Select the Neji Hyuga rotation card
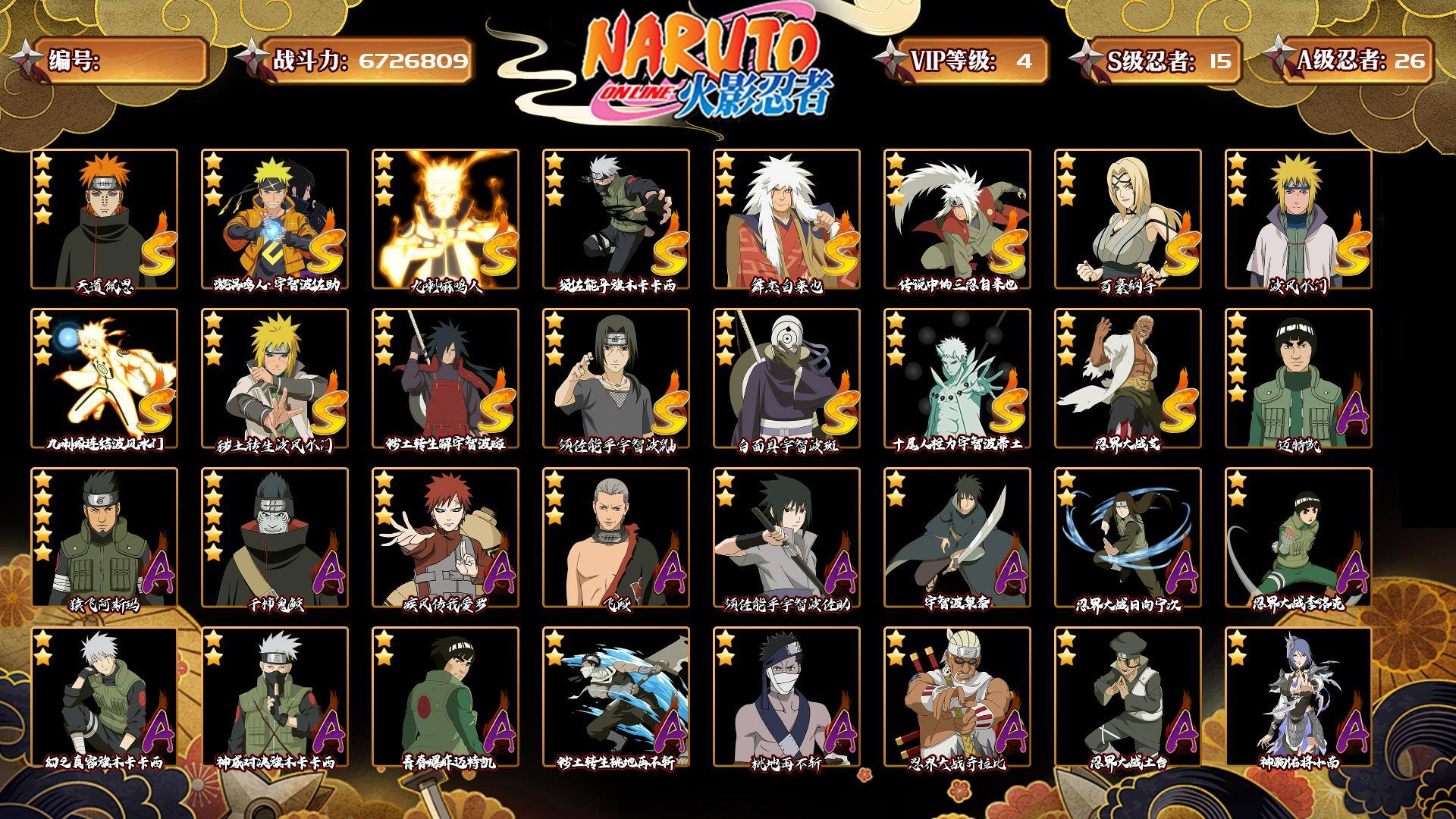Image resolution: width=1456 pixels, height=819 pixels. [1128, 537]
